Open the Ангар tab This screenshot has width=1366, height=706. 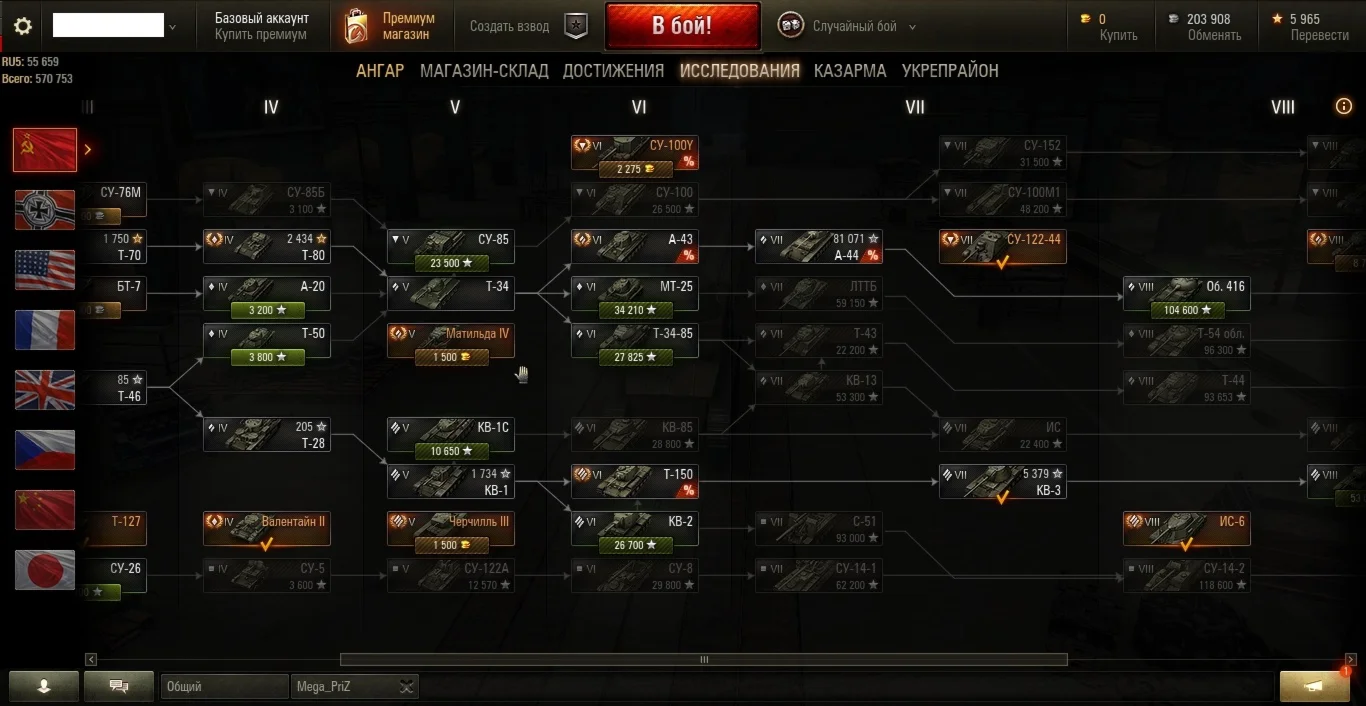click(380, 71)
